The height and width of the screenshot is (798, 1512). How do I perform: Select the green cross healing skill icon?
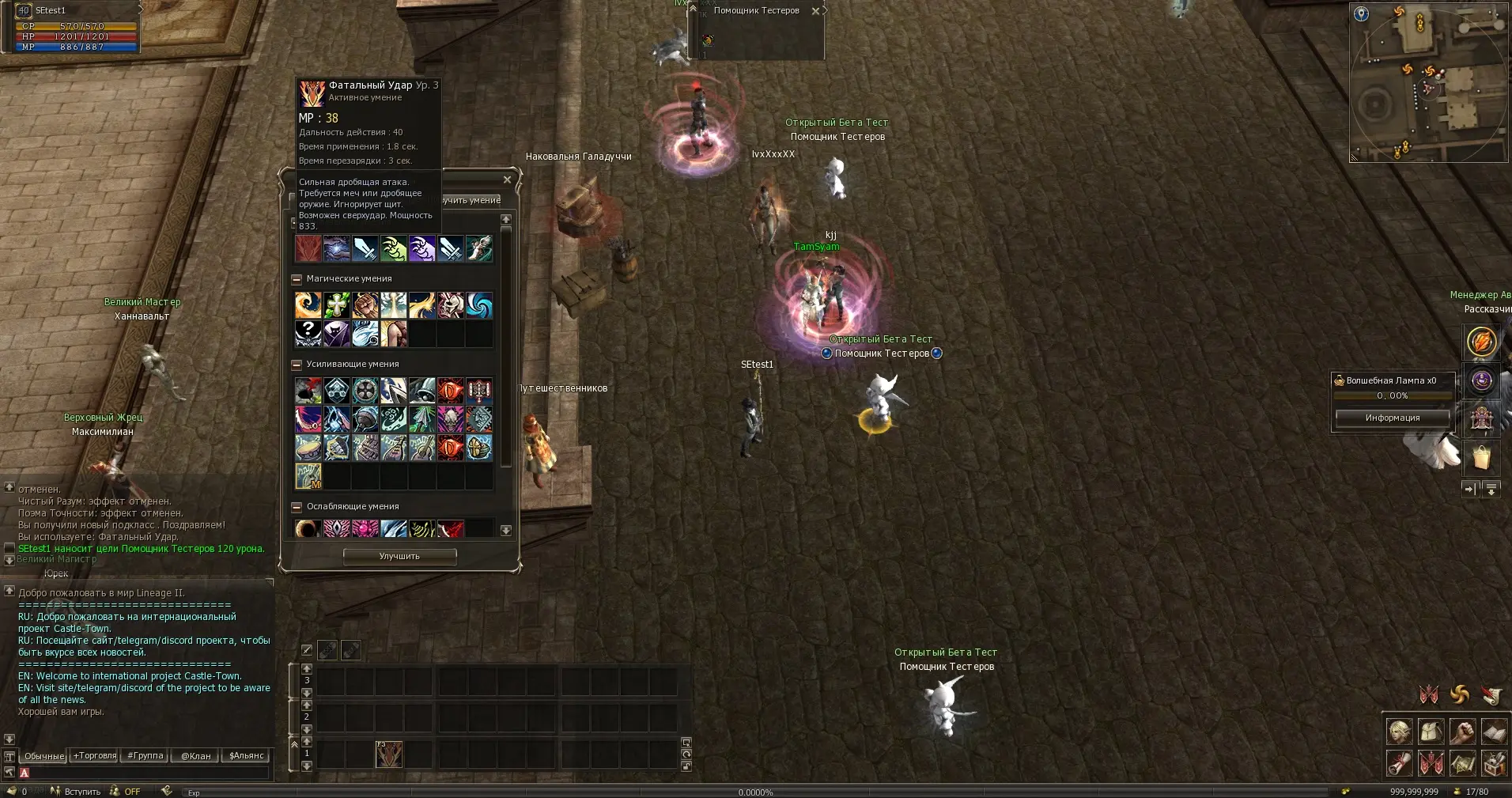click(x=337, y=305)
